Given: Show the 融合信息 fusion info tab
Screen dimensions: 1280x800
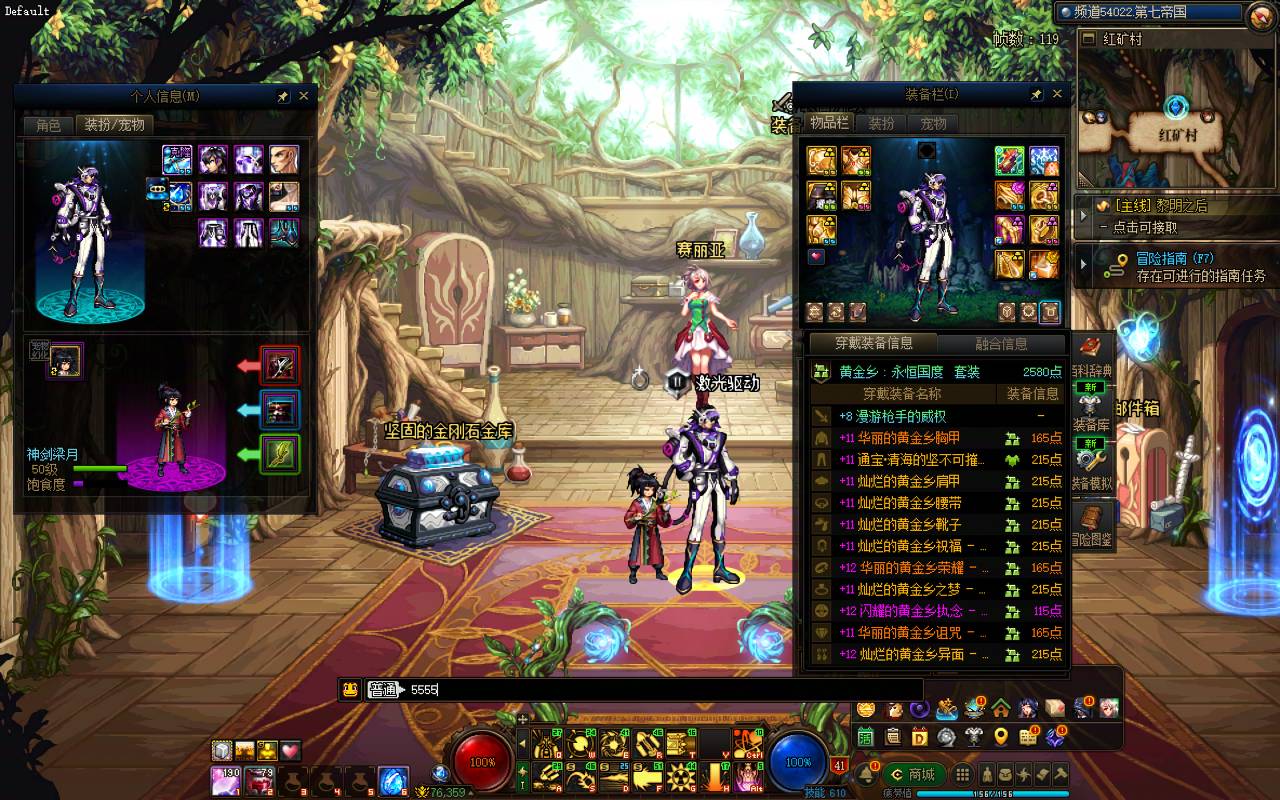Looking at the screenshot, I should point(1000,344).
